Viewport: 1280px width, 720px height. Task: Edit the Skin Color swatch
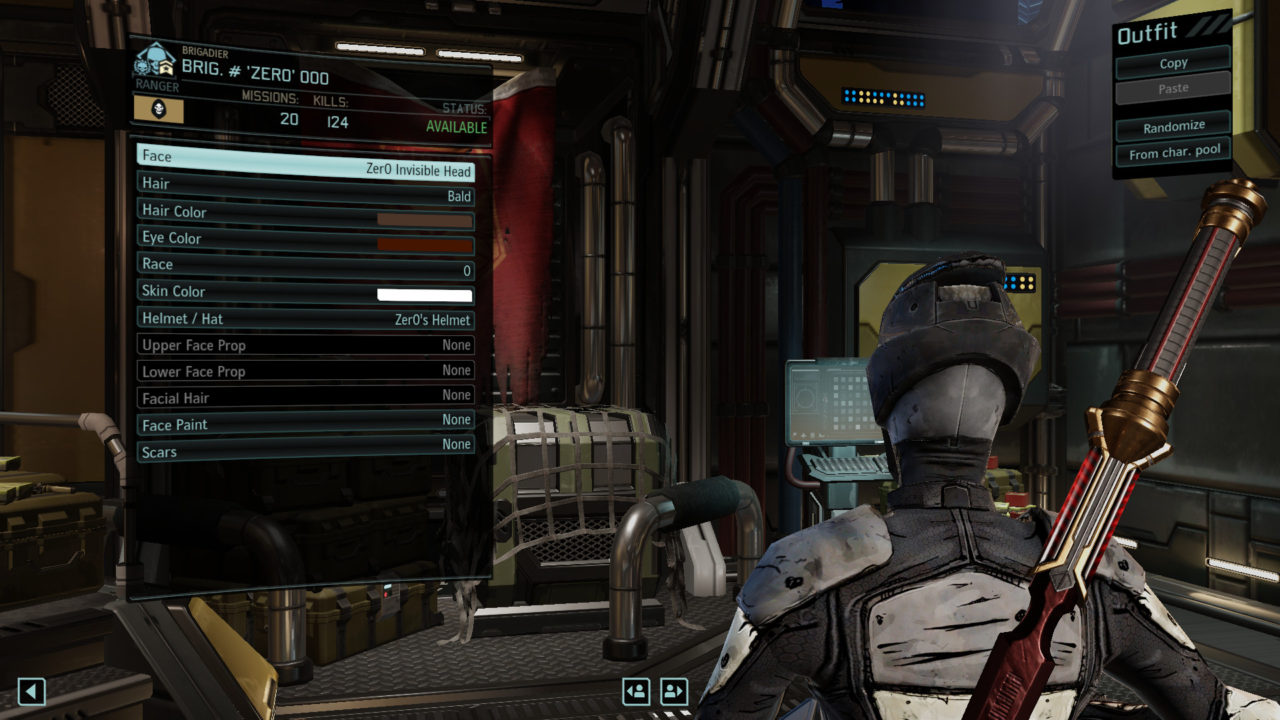click(424, 295)
